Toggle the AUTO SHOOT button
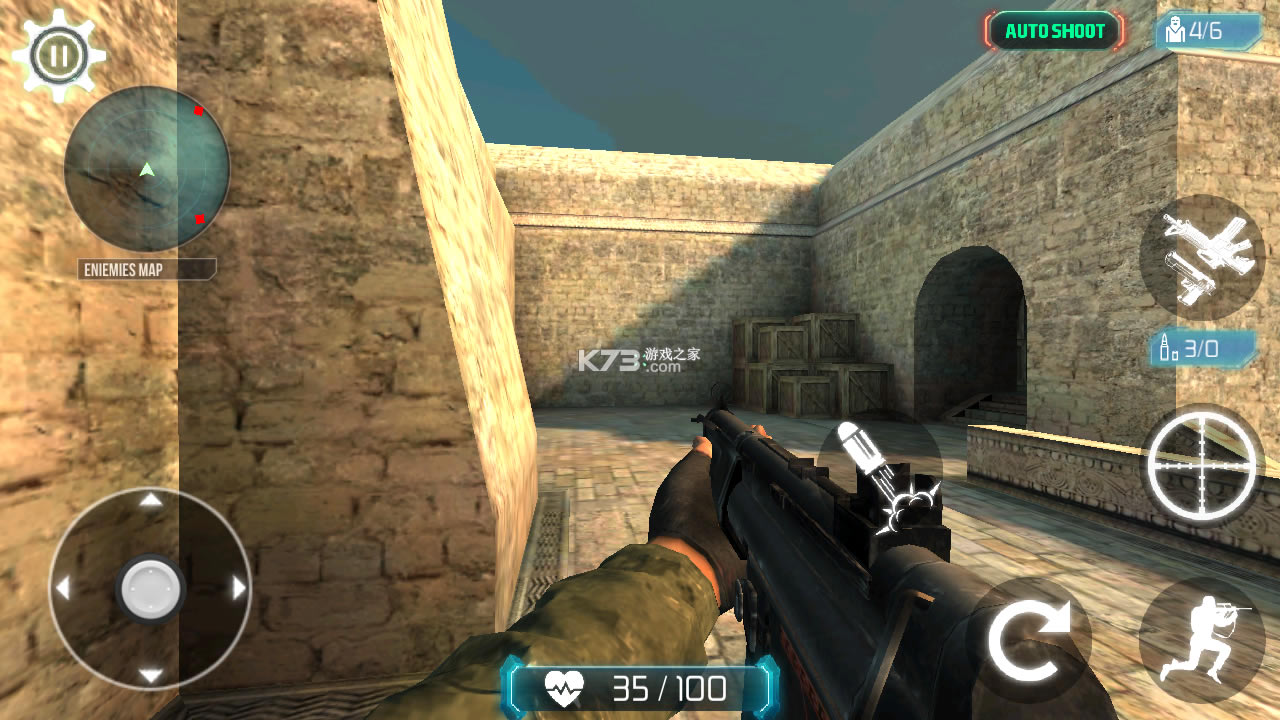Viewport: 1280px width, 720px height. tap(1055, 31)
